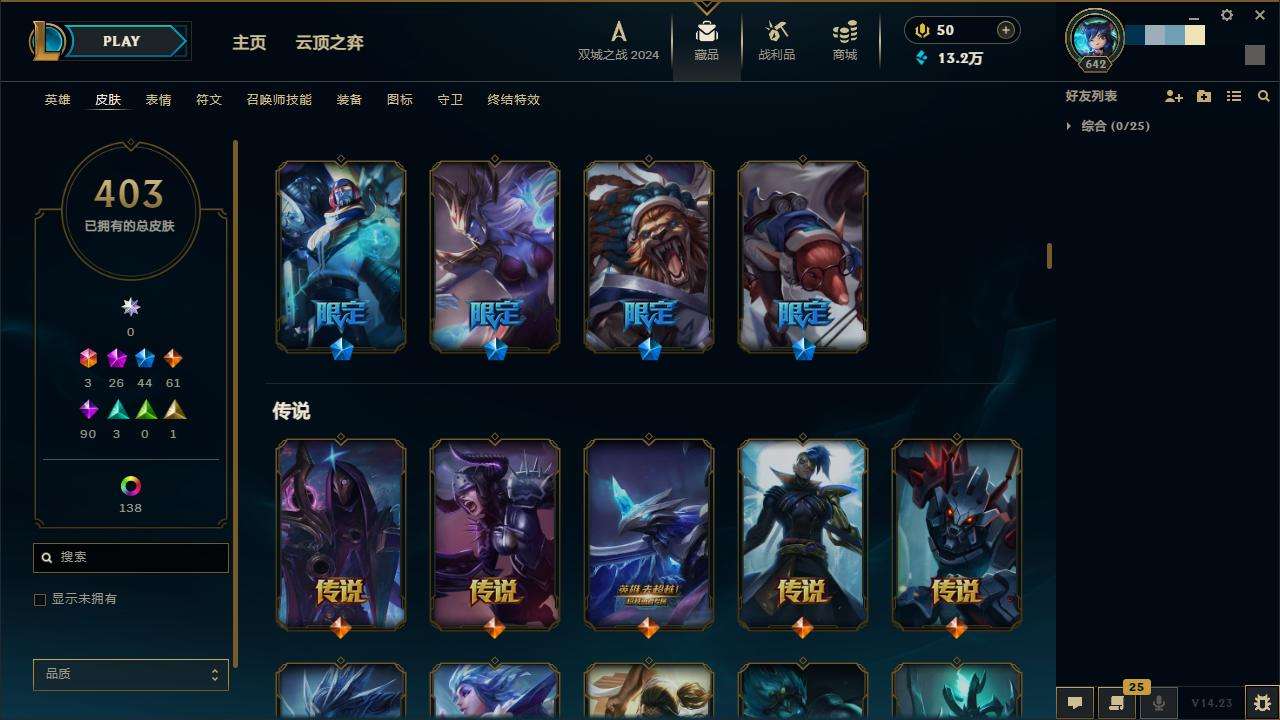Visit the 商城 store
Viewport: 1280px width, 720px height.
845,41
